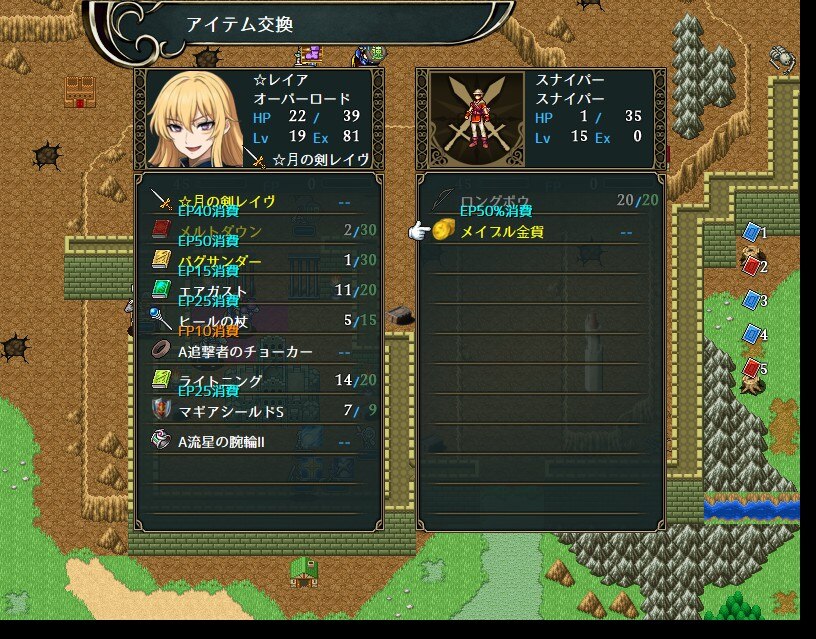
Task: Select the バグサンダー tome entry
Action: [257, 261]
